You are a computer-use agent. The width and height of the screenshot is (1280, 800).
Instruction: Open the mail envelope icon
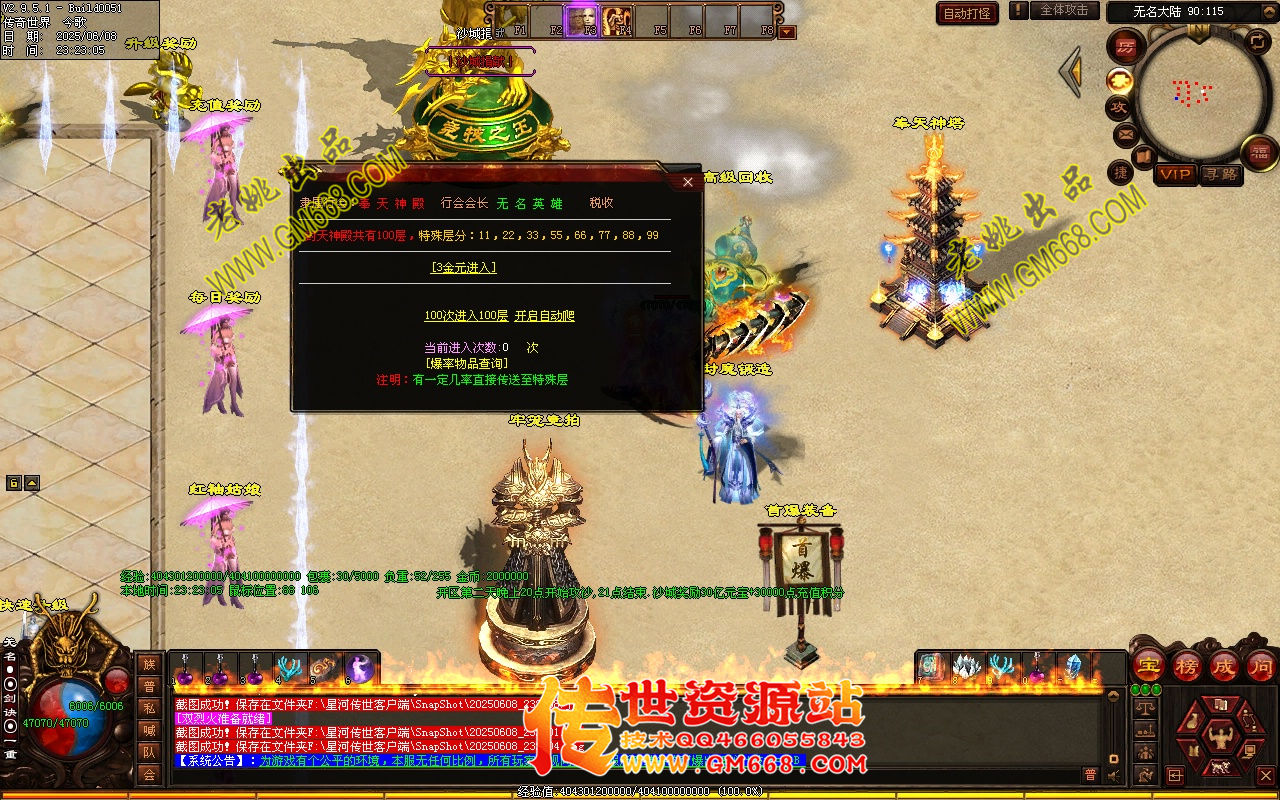tap(1125, 133)
